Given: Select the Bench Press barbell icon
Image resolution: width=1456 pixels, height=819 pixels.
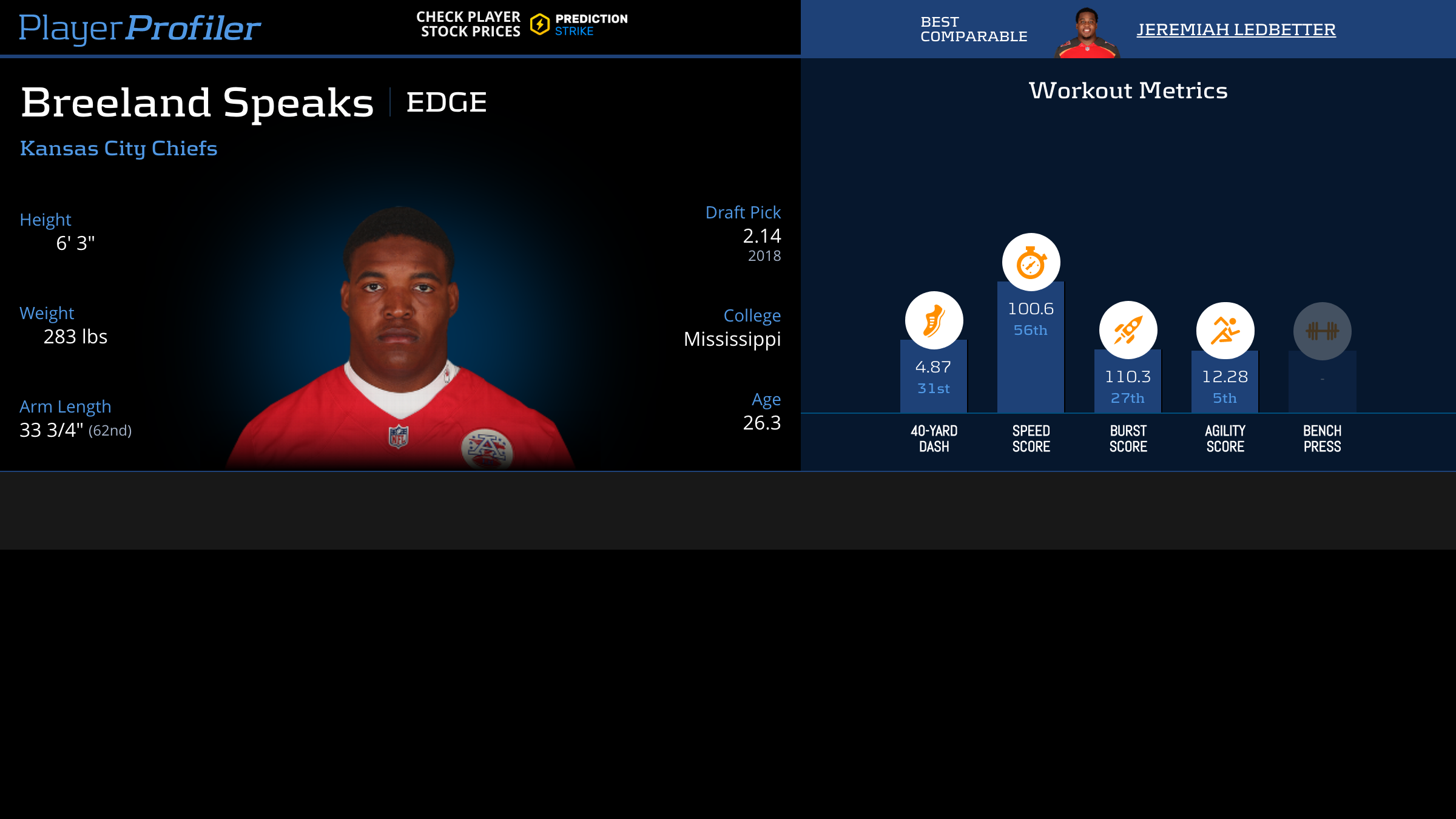Looking at the screenshot, I should tap(1322, 331).
